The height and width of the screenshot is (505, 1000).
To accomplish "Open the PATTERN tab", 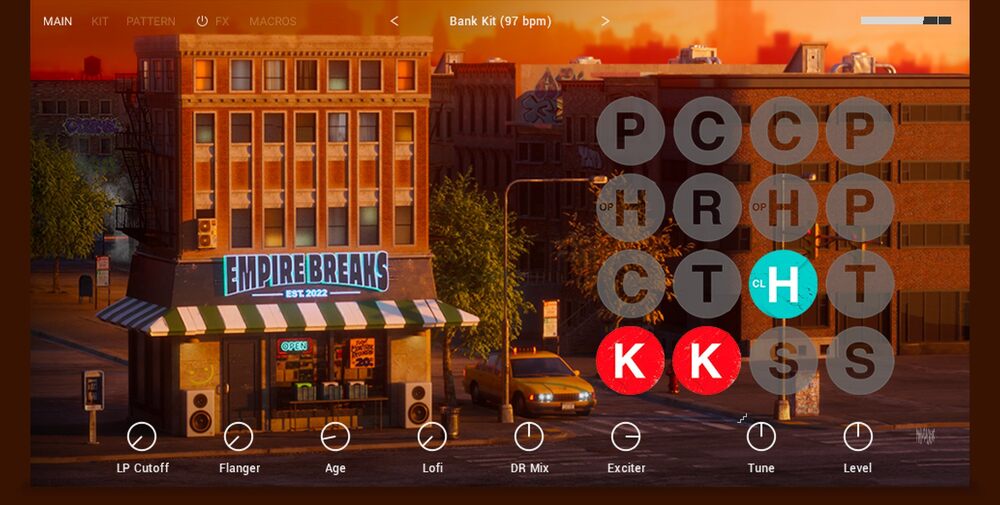I will (151, 21).
